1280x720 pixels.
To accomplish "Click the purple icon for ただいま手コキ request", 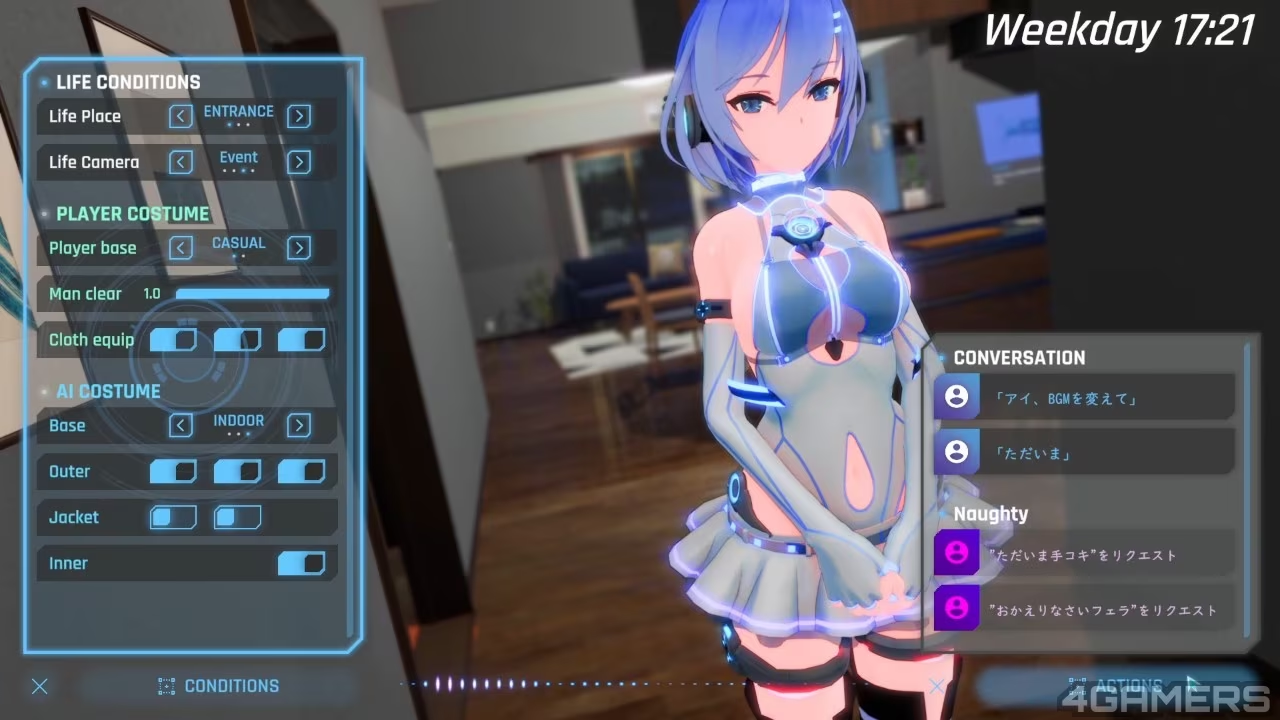I will [957, 552].
